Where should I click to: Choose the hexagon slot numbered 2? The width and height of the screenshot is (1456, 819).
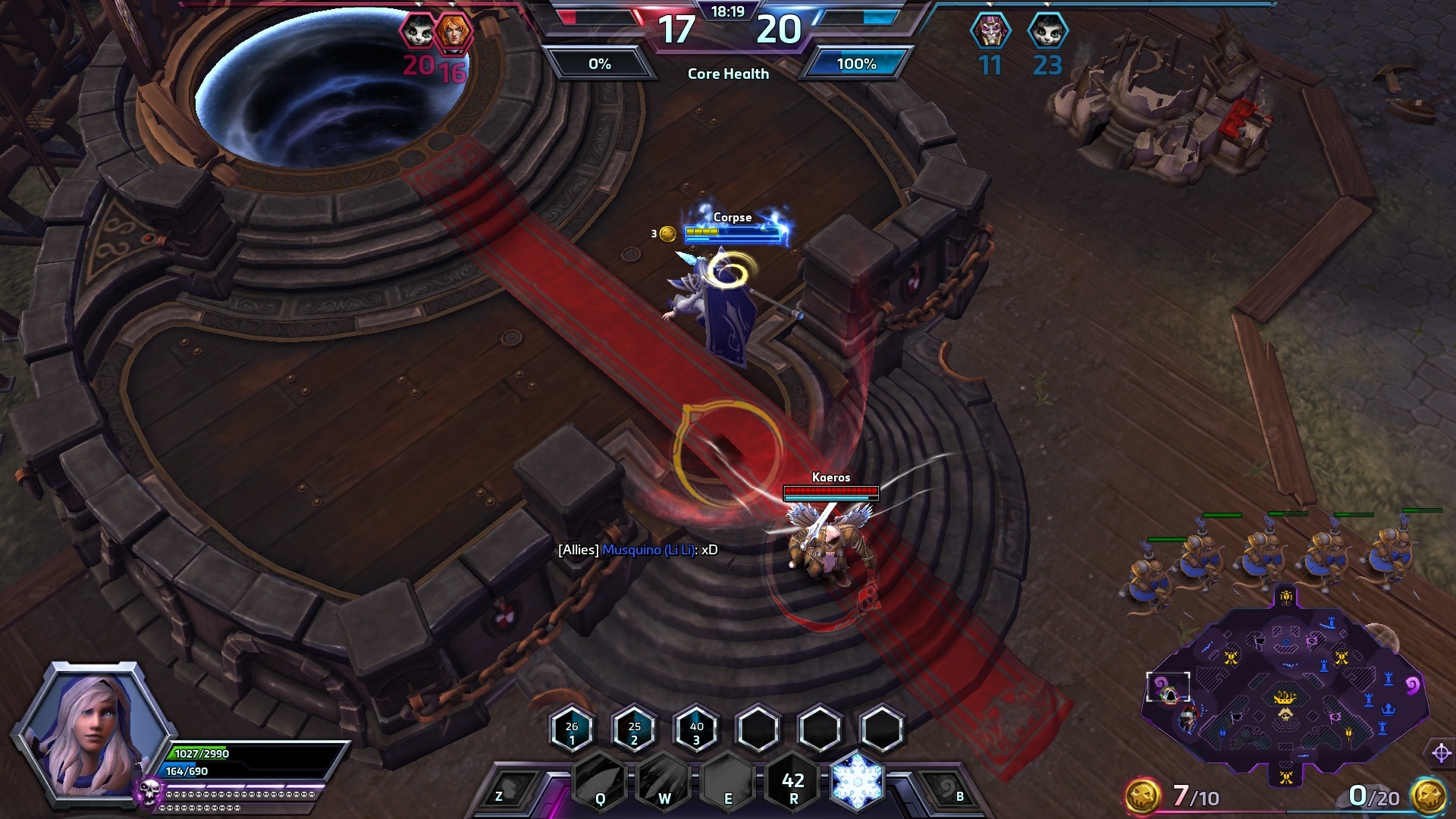634,730
